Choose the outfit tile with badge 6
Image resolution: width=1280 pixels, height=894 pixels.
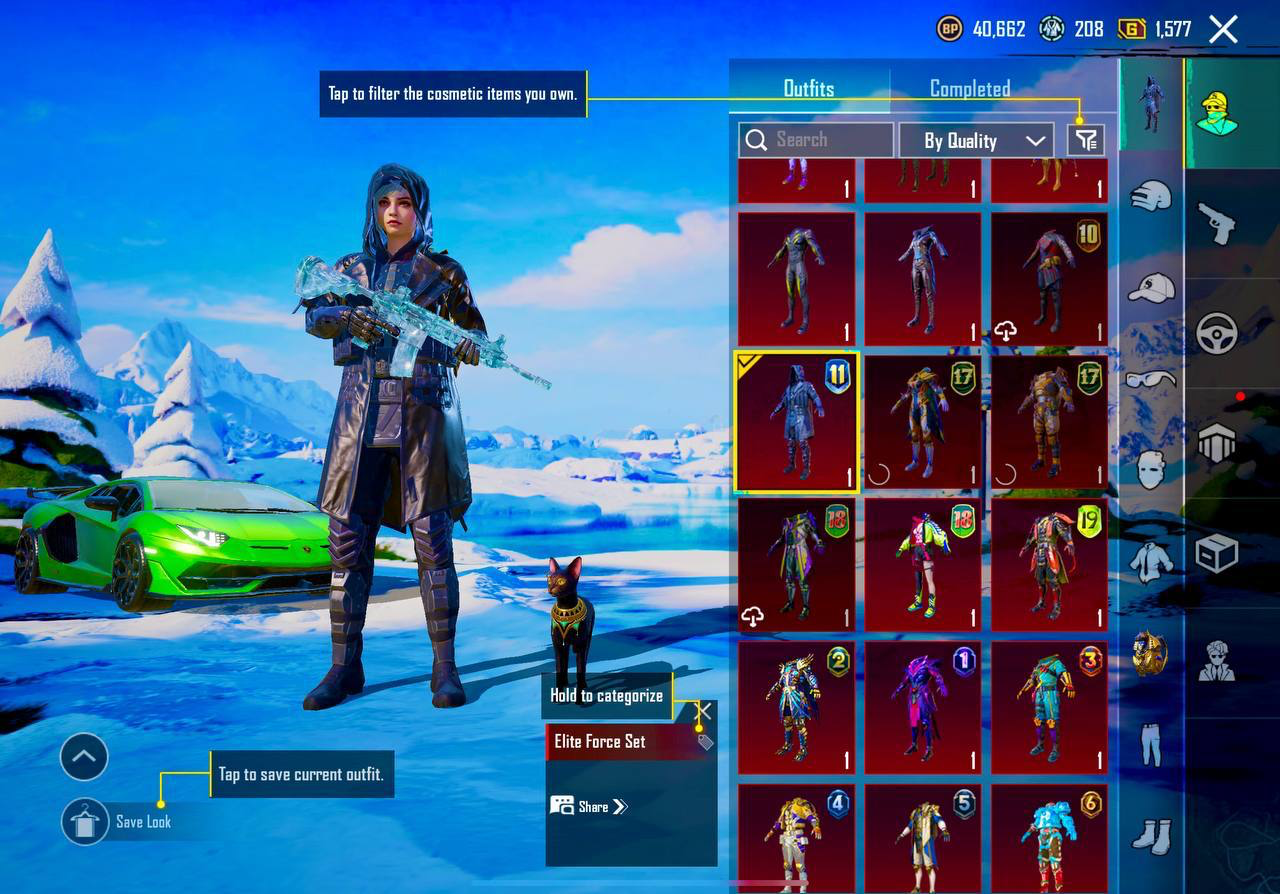pos(1049,838)
